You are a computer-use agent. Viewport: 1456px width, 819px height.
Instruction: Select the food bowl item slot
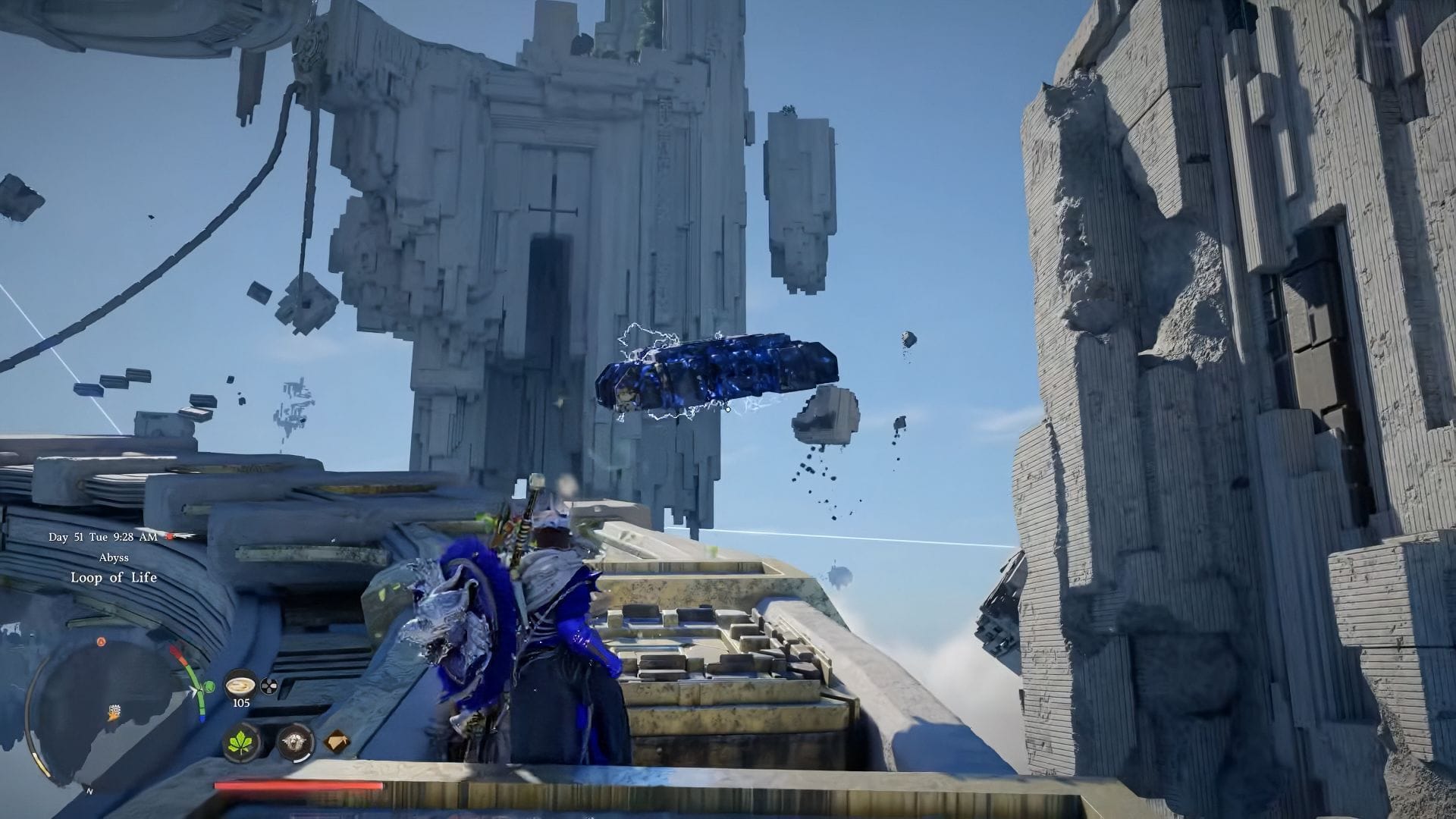(240, 686)
